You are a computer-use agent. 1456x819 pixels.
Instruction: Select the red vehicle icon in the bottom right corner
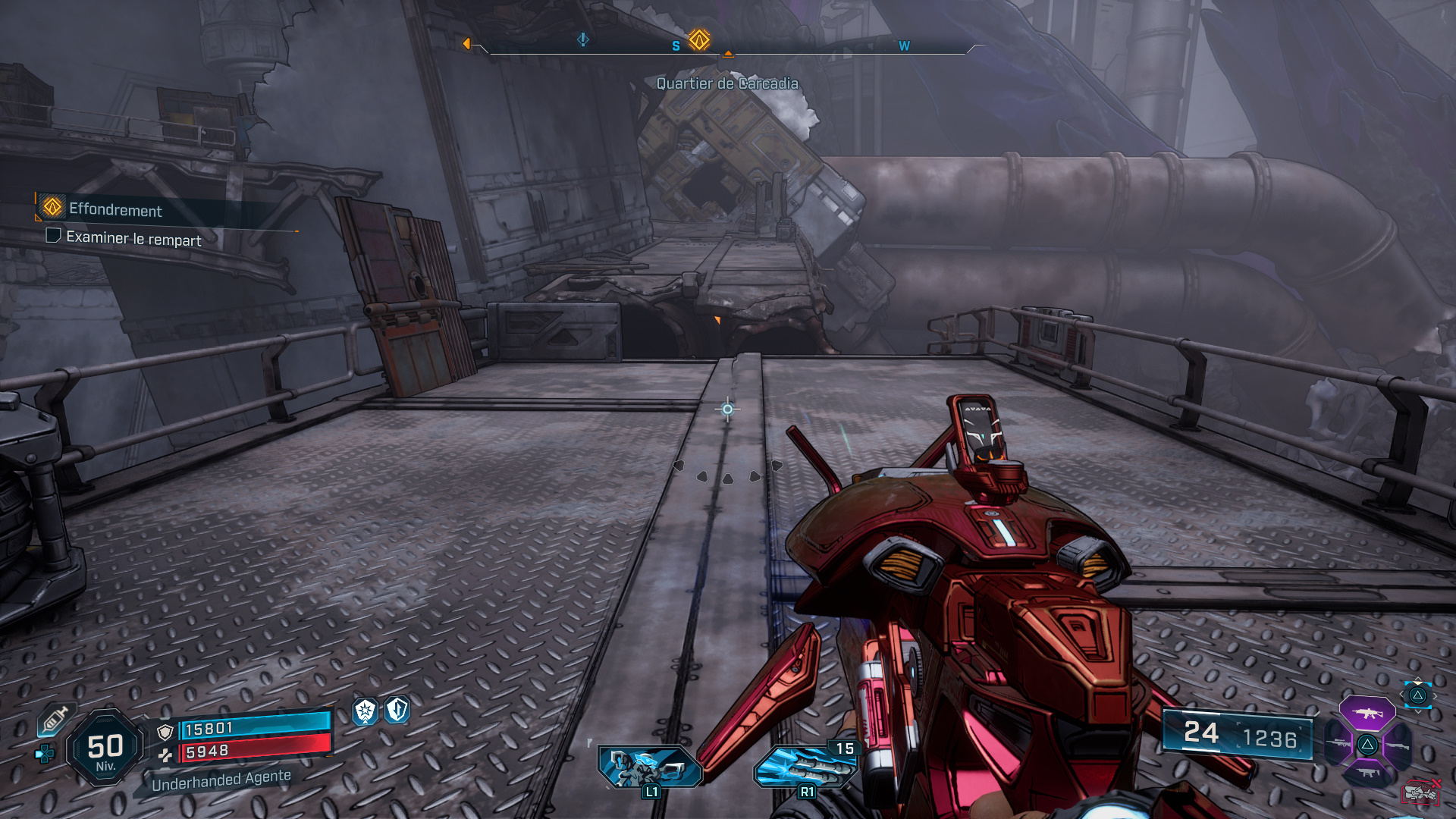(x=1421, y=794)
